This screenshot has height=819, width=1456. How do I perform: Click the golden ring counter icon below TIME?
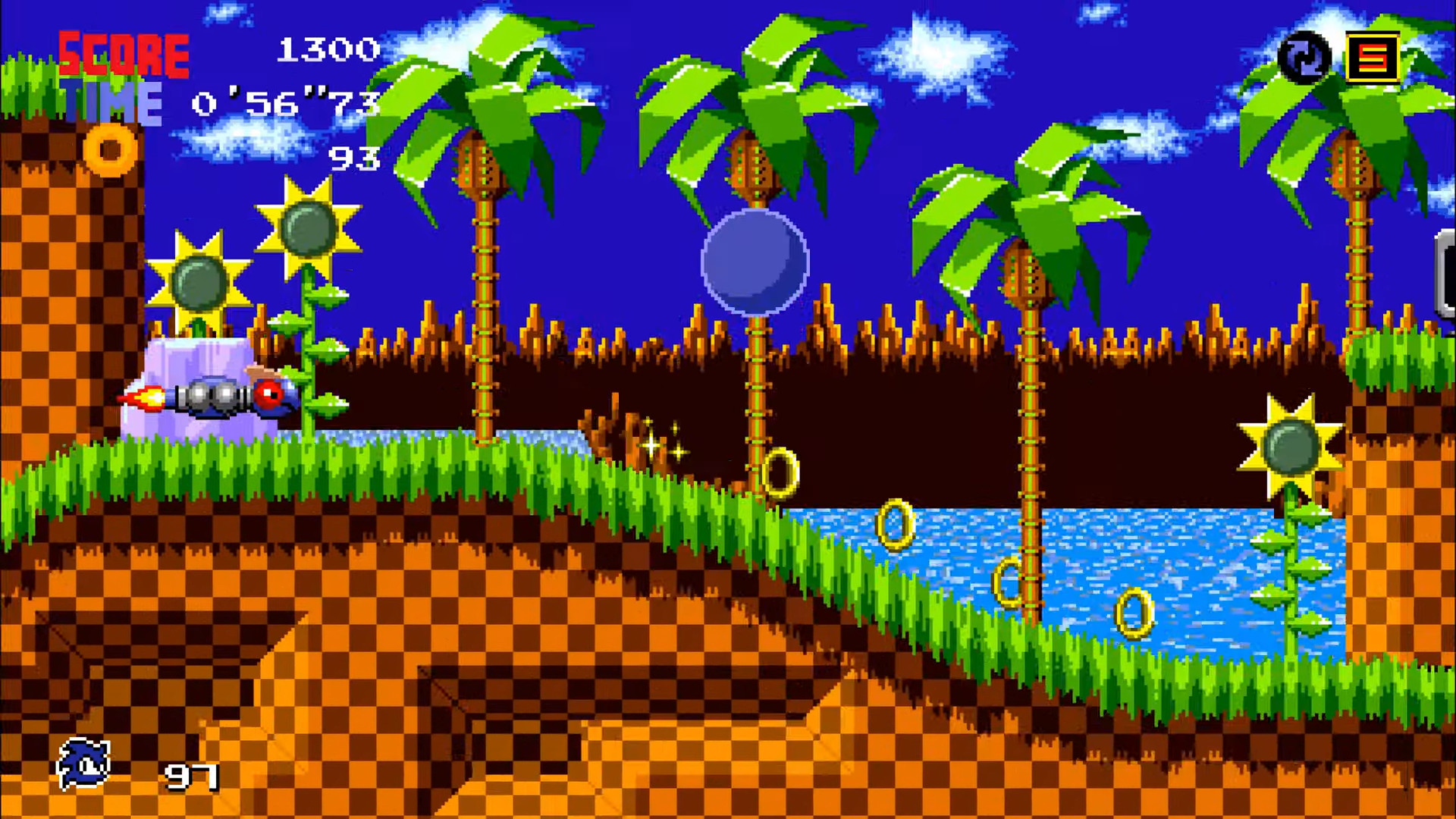click(111, 150)
